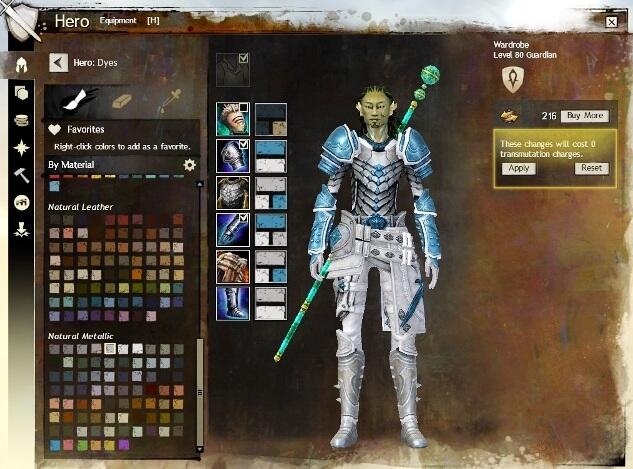Reset the dye changes
Screen dimensions: 633x469
pyautogui.click(x=591, y=168)
